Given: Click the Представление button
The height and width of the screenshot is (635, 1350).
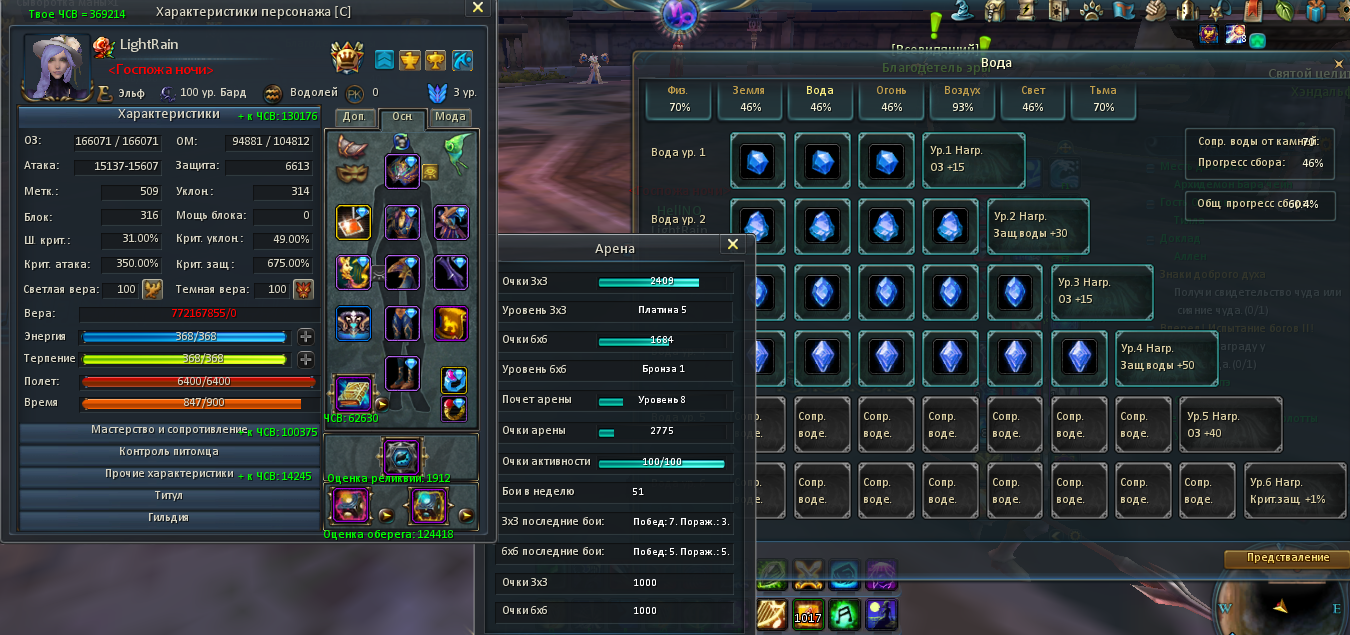Looking at the screenshot, I should (1287, 558).
